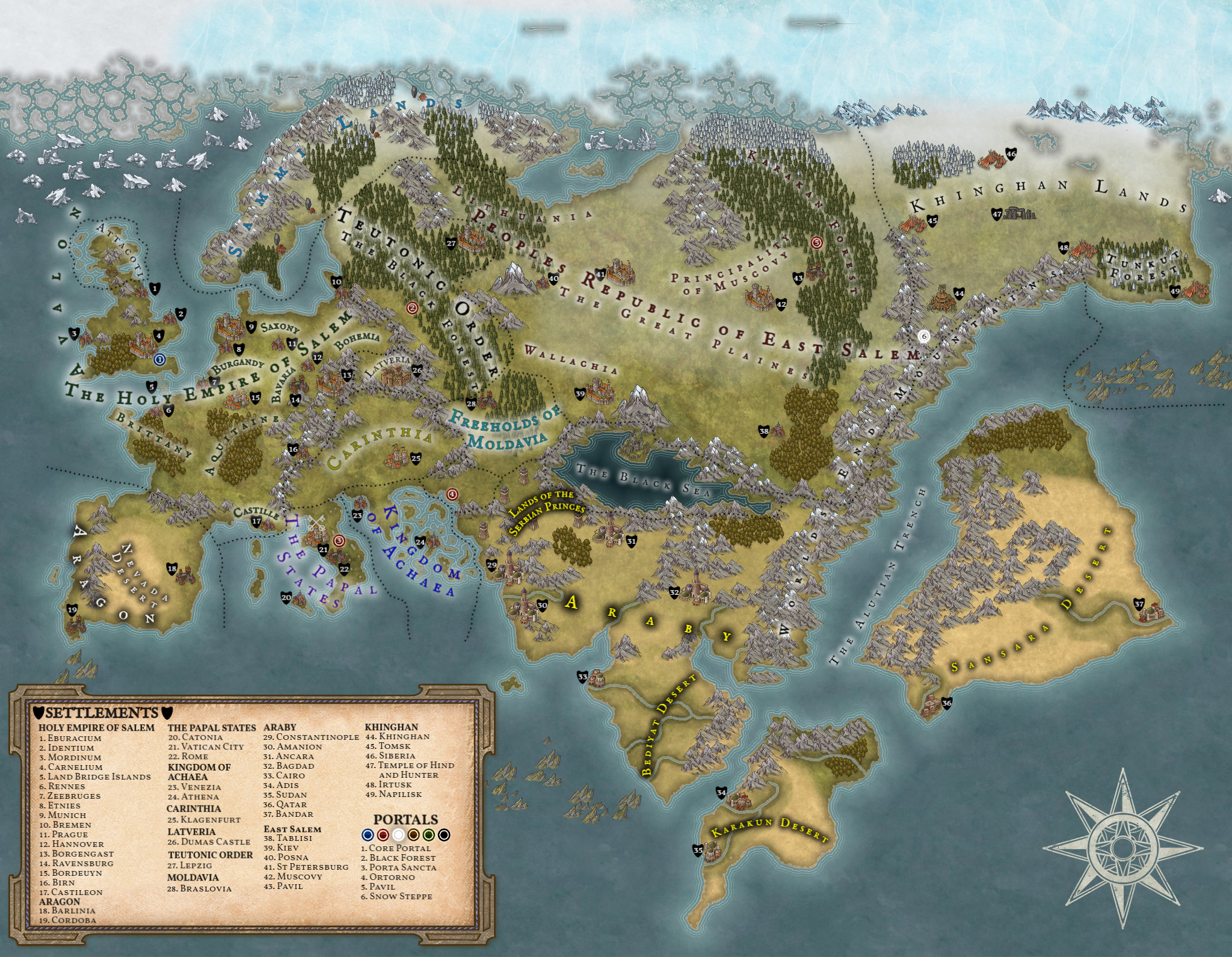Click shield marker 46 on the map
Image resolution: width=1232 pixels, height=957 pixels.
(1011, 154)
